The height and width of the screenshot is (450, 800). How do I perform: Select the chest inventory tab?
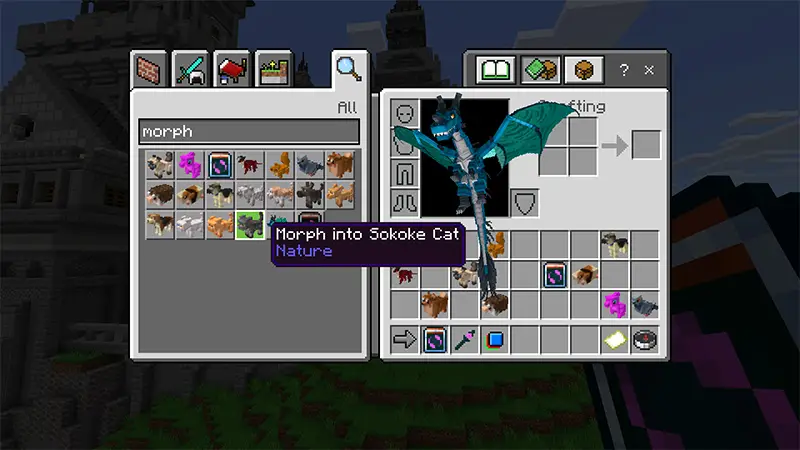tap(584, 70)
